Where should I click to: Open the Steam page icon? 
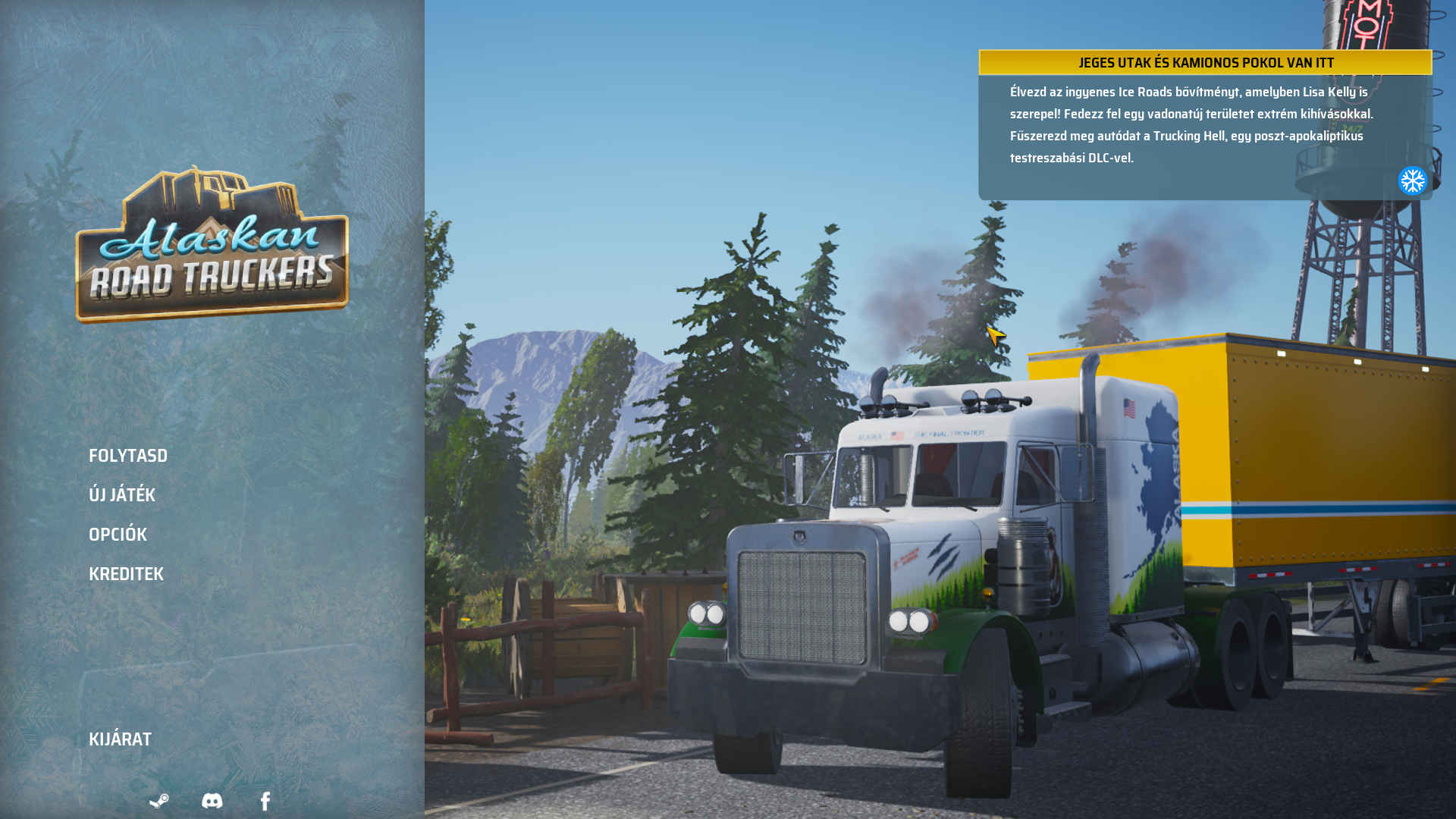159,801
